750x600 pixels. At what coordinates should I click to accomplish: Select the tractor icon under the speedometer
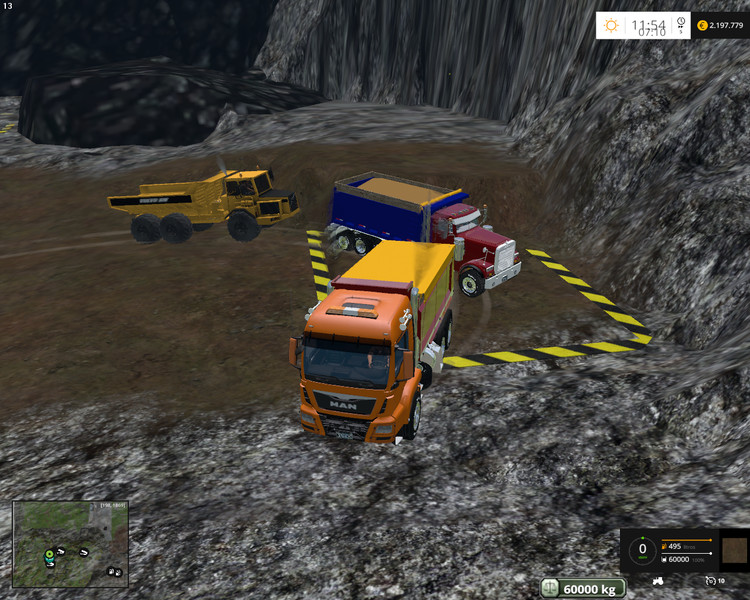point(659,580)
